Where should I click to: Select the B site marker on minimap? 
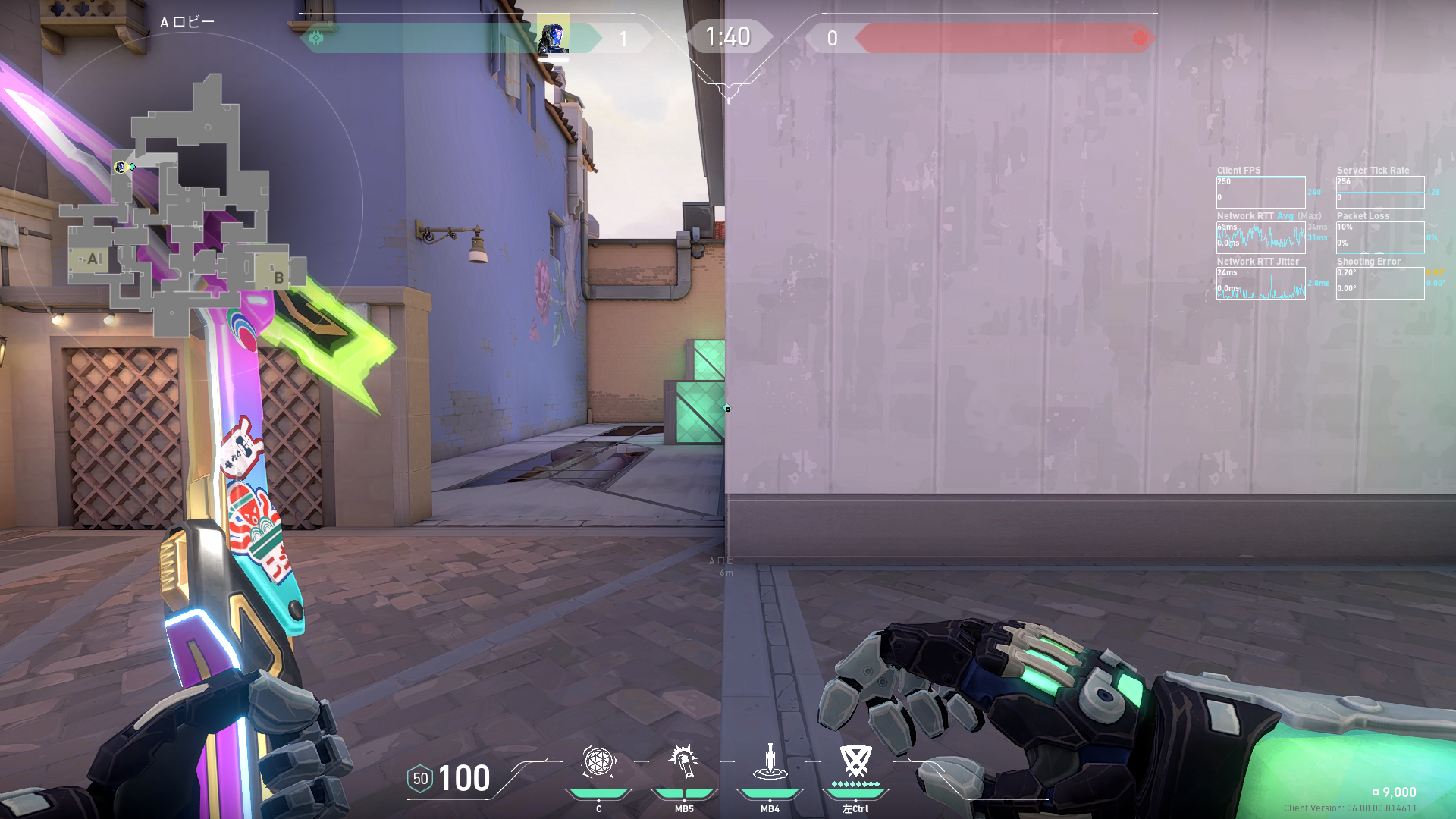point(278,277)
